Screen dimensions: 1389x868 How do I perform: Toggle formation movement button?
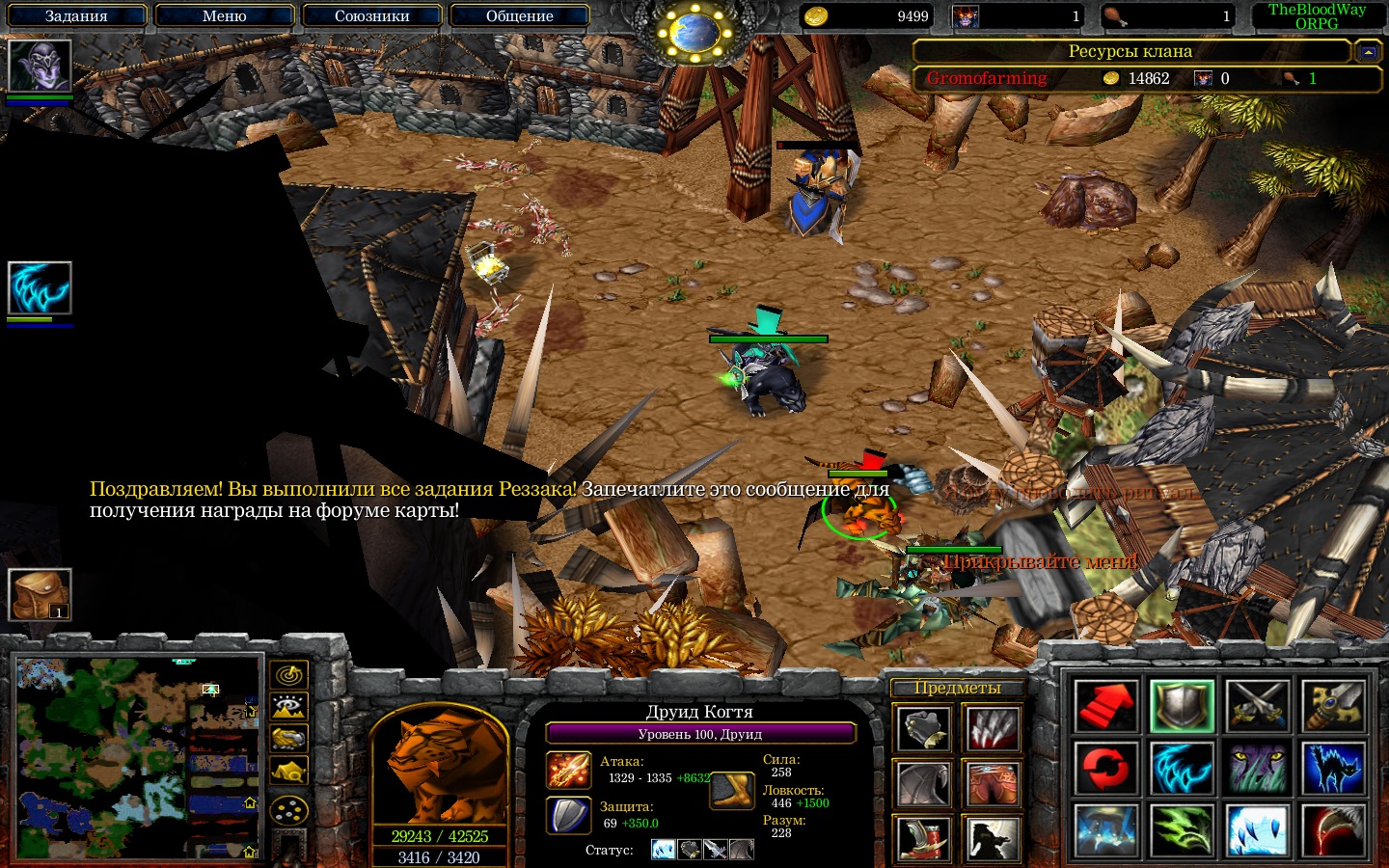pos(288,810)
